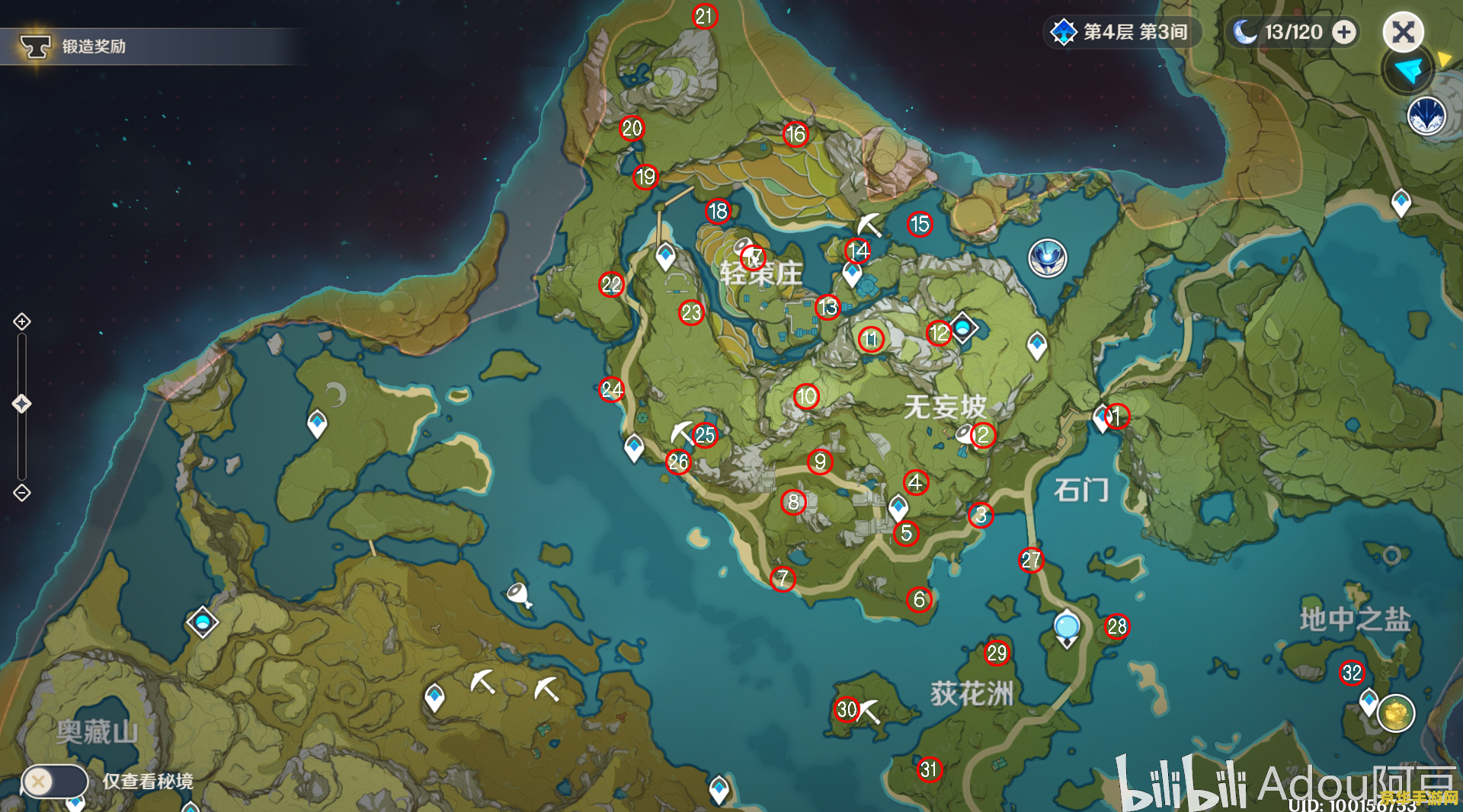This screenshot has height=812, width=1463.
Task: Select the crescent moon marker on the western island
Action: tap(336, 394)
